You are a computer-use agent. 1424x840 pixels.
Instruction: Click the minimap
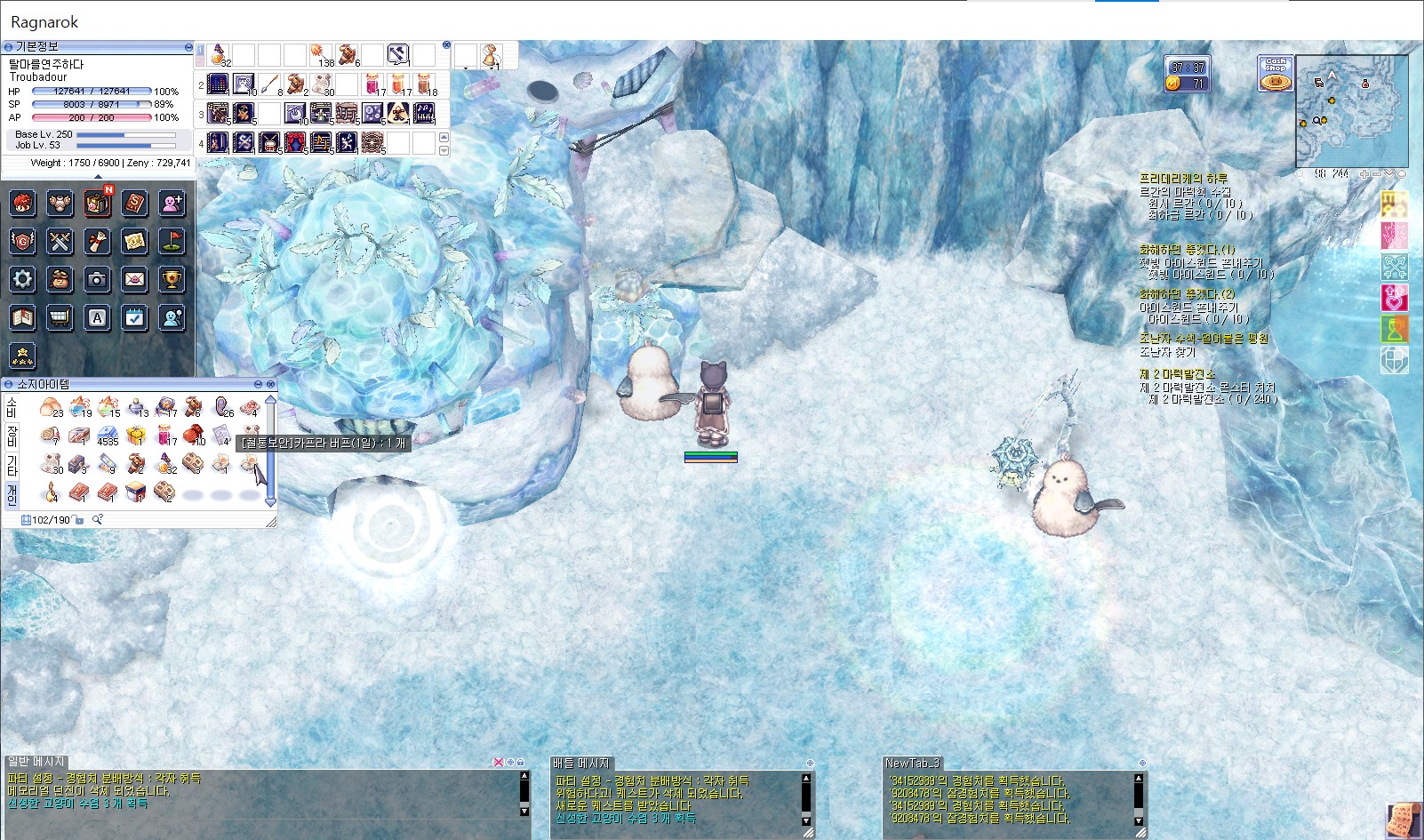click(x=1351, y=111)
